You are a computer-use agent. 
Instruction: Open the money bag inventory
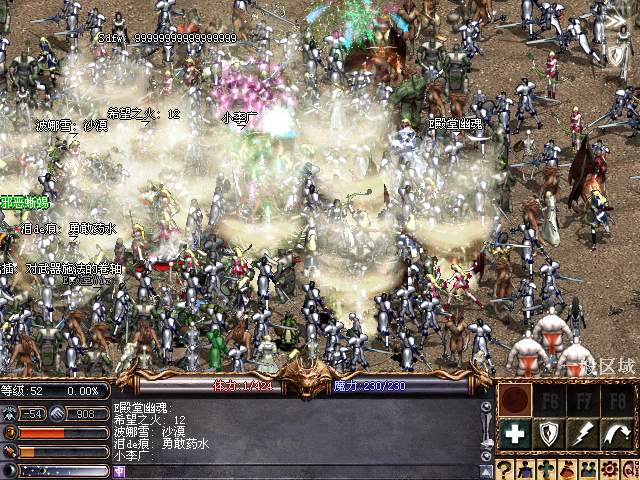[x=566, y=469]
